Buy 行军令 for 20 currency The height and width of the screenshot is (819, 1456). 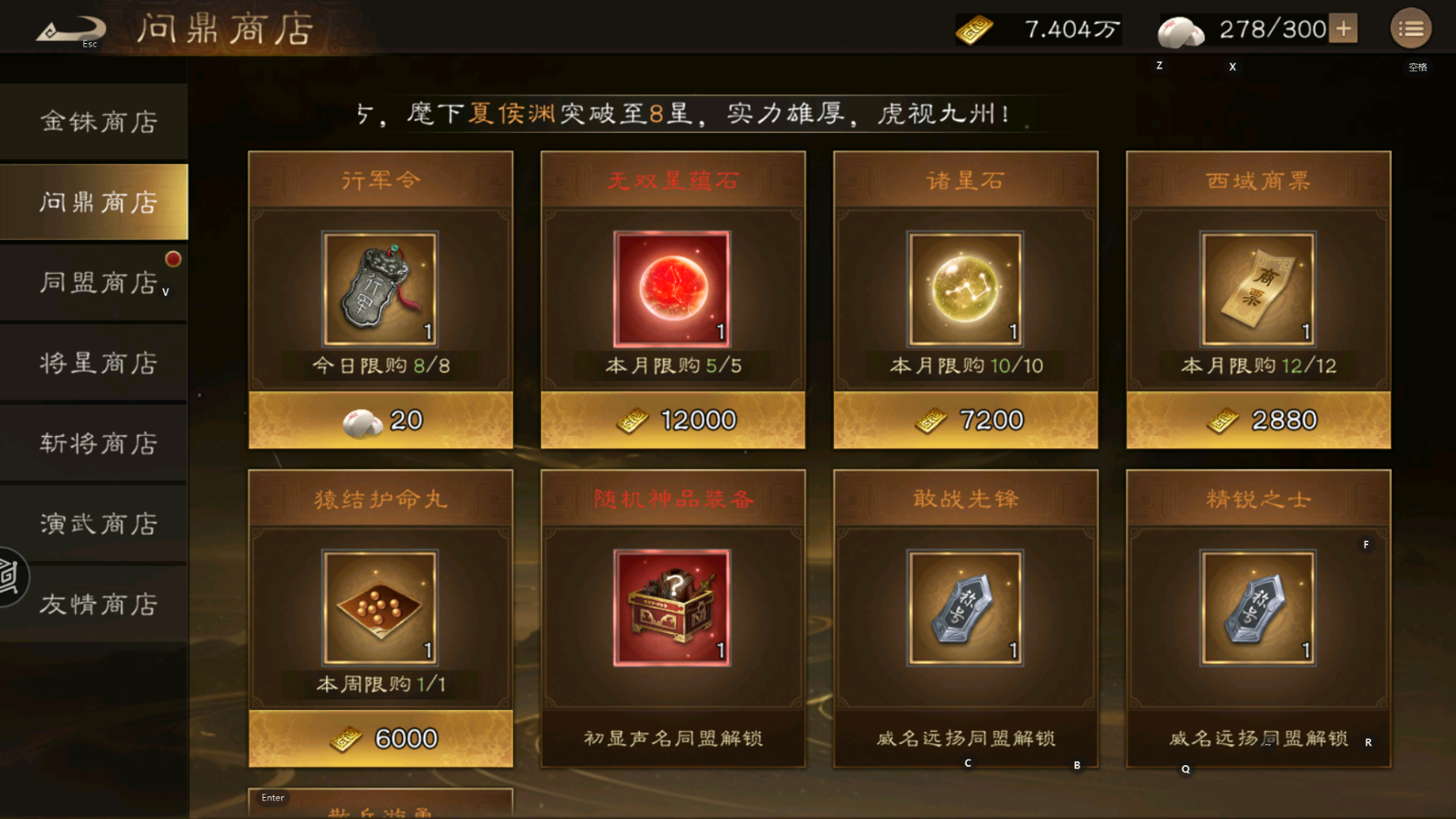click(x=379, y=419)
